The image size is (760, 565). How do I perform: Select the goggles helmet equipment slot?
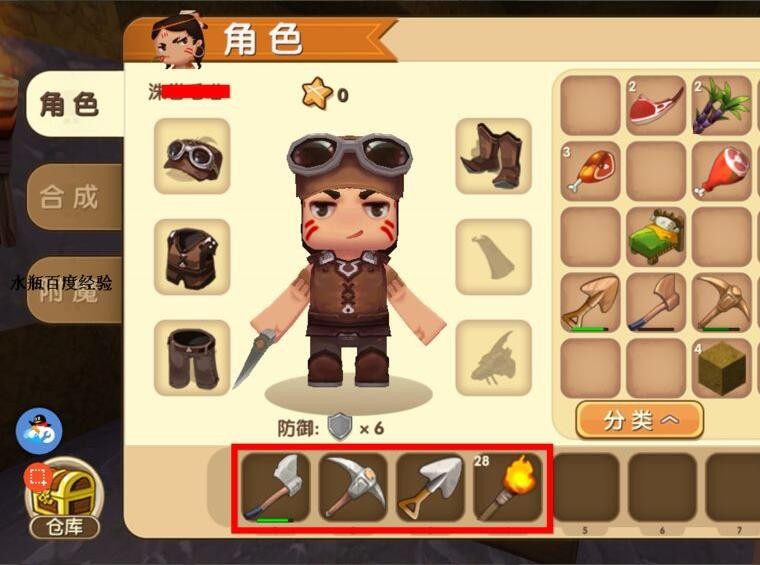192,156
